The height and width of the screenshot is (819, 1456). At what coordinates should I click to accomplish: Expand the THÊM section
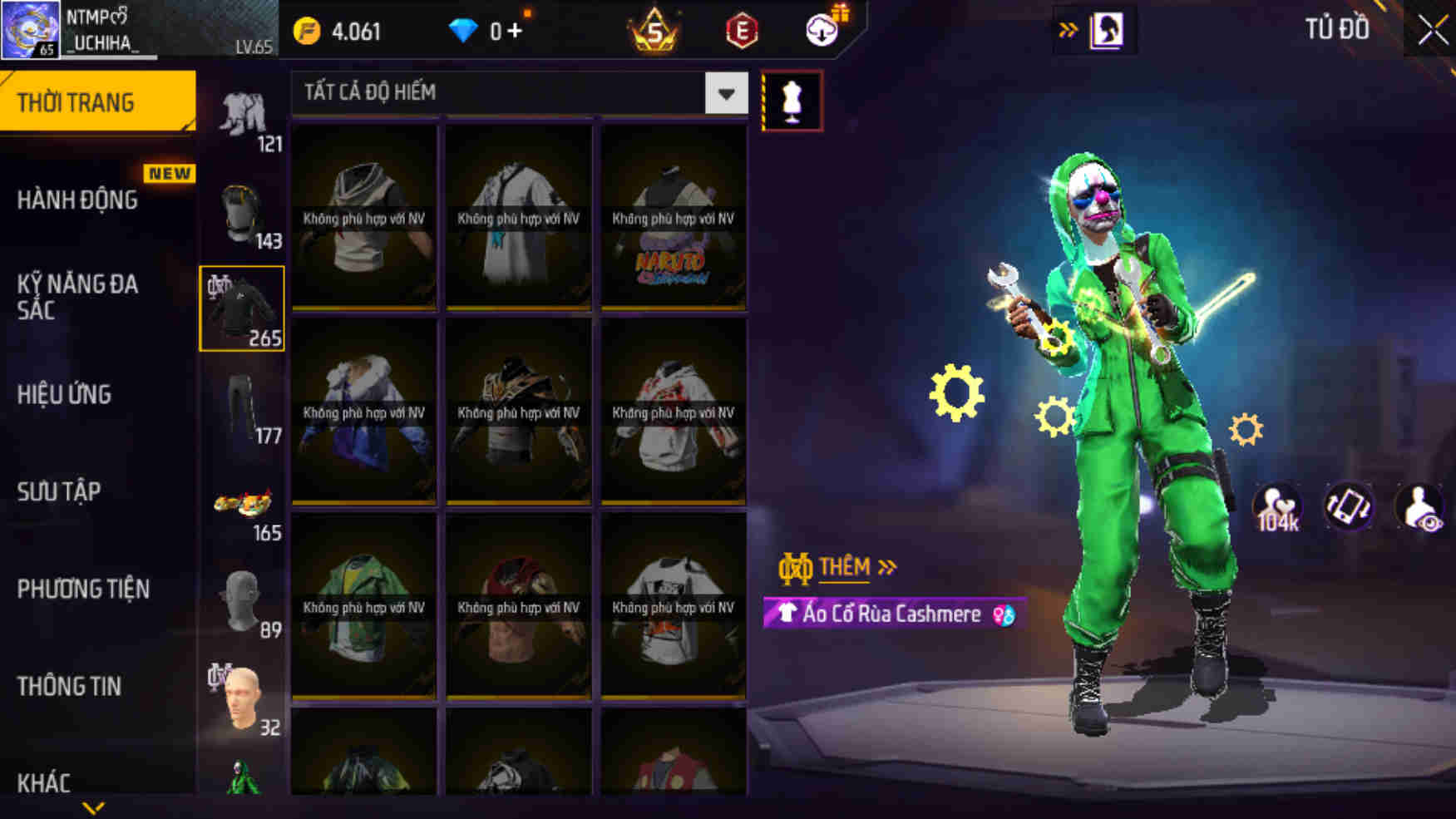pos(845,567)
